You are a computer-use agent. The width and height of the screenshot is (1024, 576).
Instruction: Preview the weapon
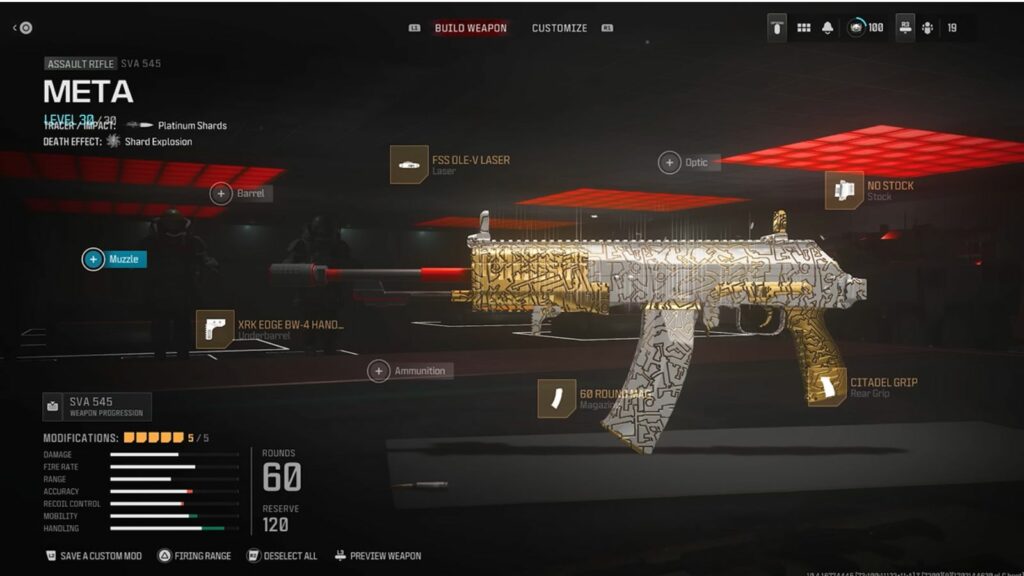(378, 556)
